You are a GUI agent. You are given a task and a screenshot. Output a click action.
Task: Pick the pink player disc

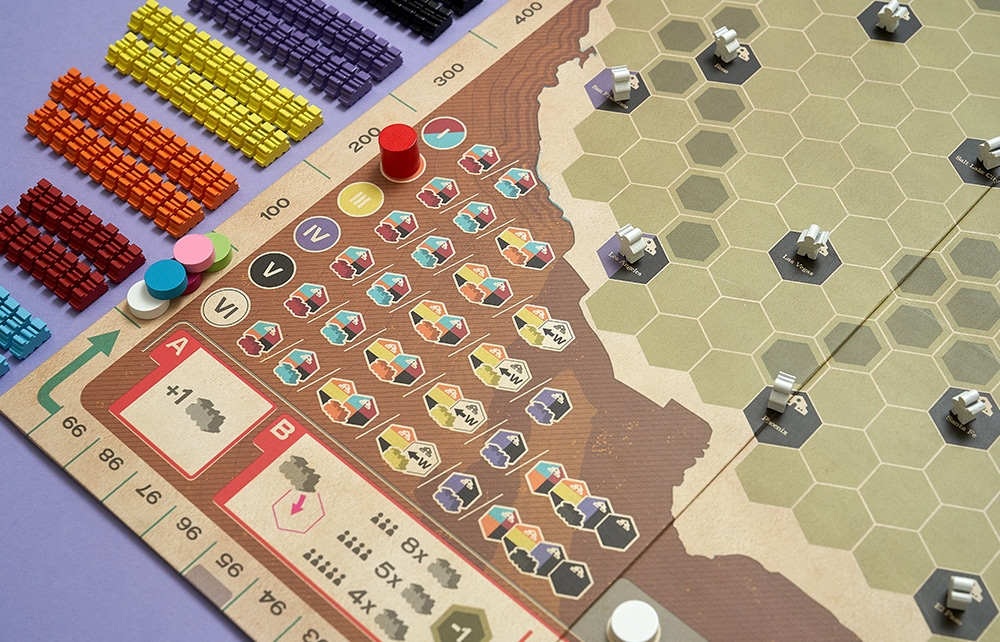[x=193, y=252]
